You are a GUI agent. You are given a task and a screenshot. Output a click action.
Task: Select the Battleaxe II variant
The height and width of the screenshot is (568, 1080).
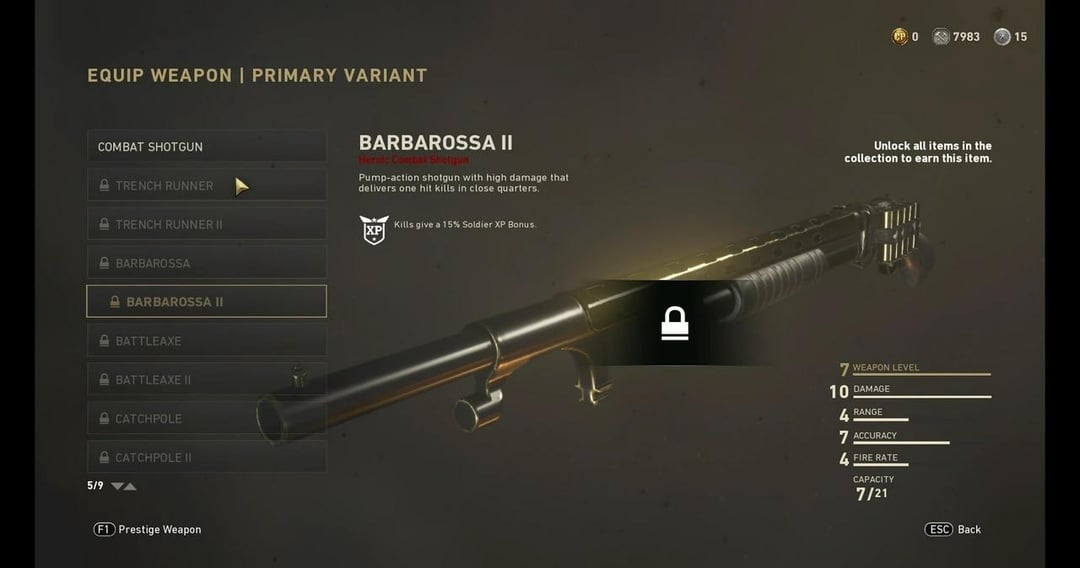click(x=206, y=380)
